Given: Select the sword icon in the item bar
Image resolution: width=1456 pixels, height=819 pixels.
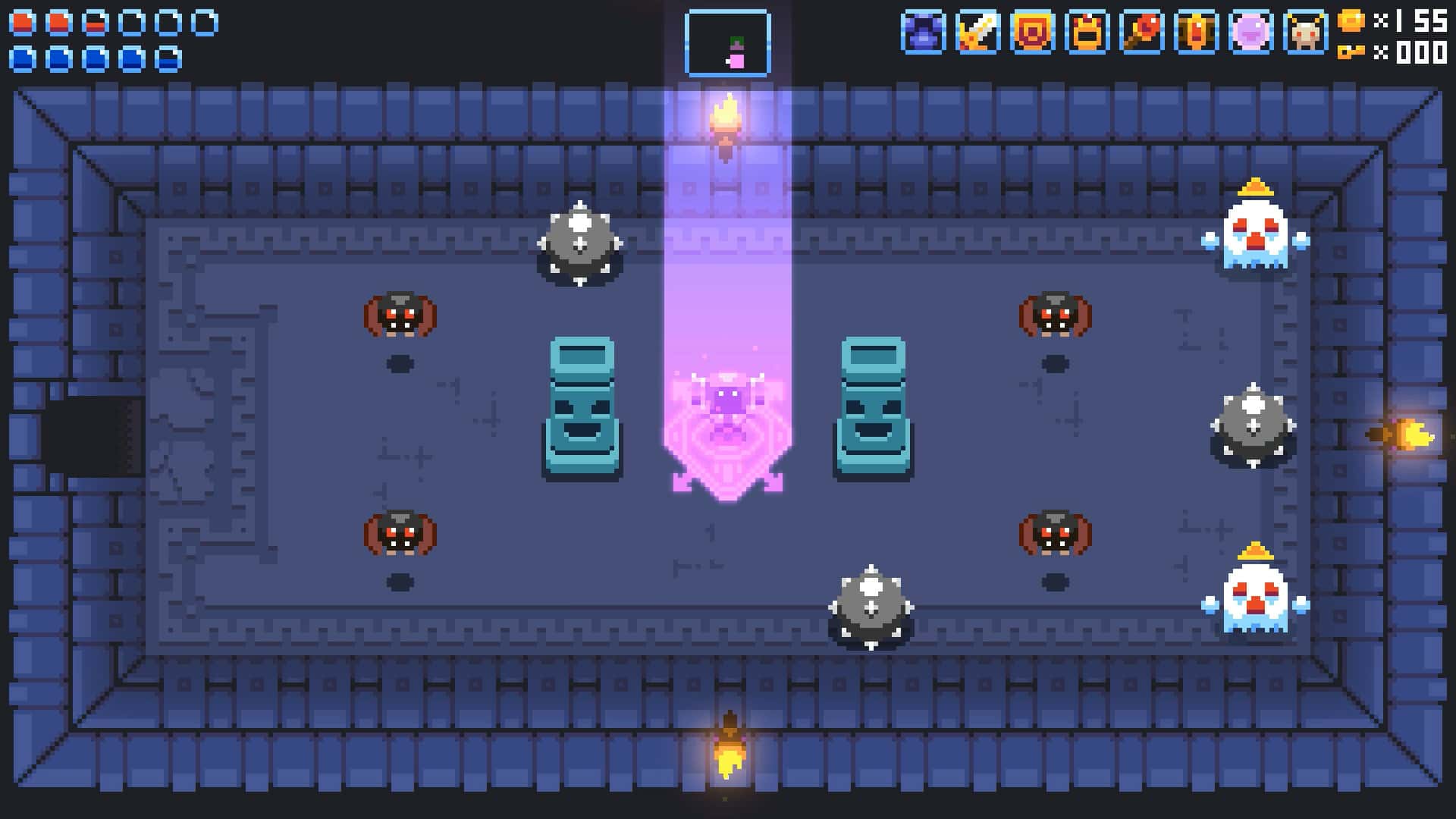Looking at the screenshot, I should (977, 34).
